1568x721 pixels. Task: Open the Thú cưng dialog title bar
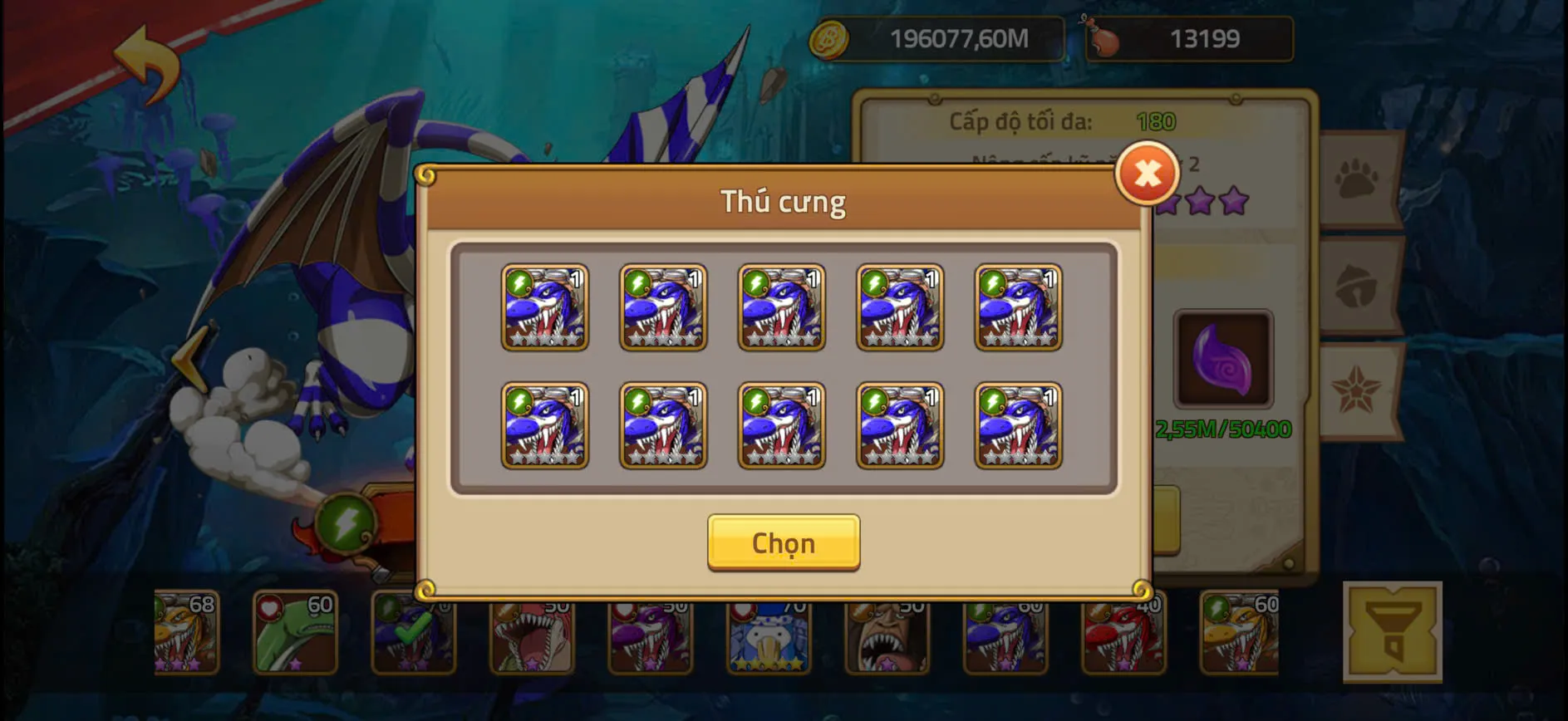point(784,201)
